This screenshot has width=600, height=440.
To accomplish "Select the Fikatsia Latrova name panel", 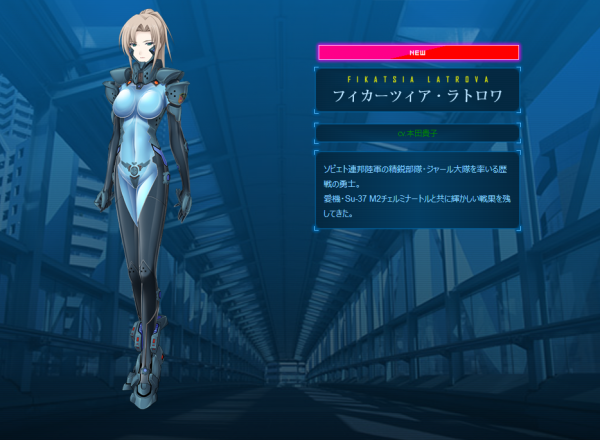I will coord(418,92).
